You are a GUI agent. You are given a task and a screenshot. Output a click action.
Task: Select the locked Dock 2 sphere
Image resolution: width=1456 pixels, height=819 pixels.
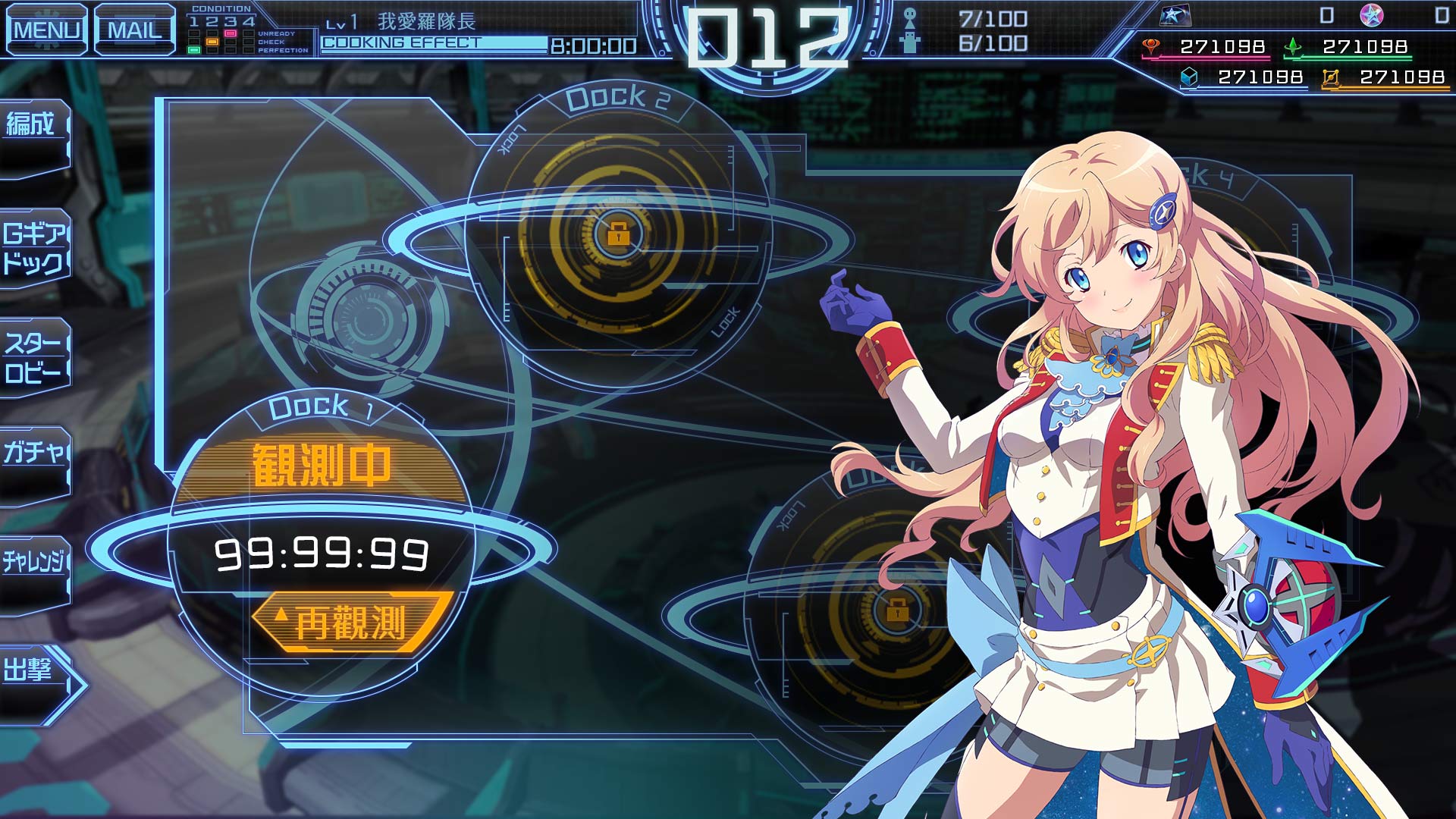coord(618,234)
